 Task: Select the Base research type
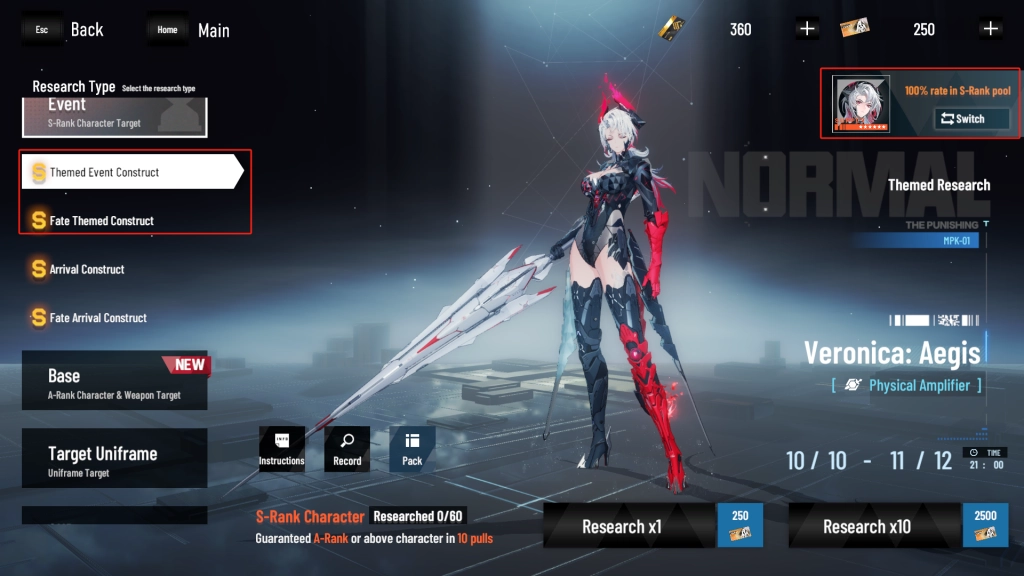click(114, 381)
